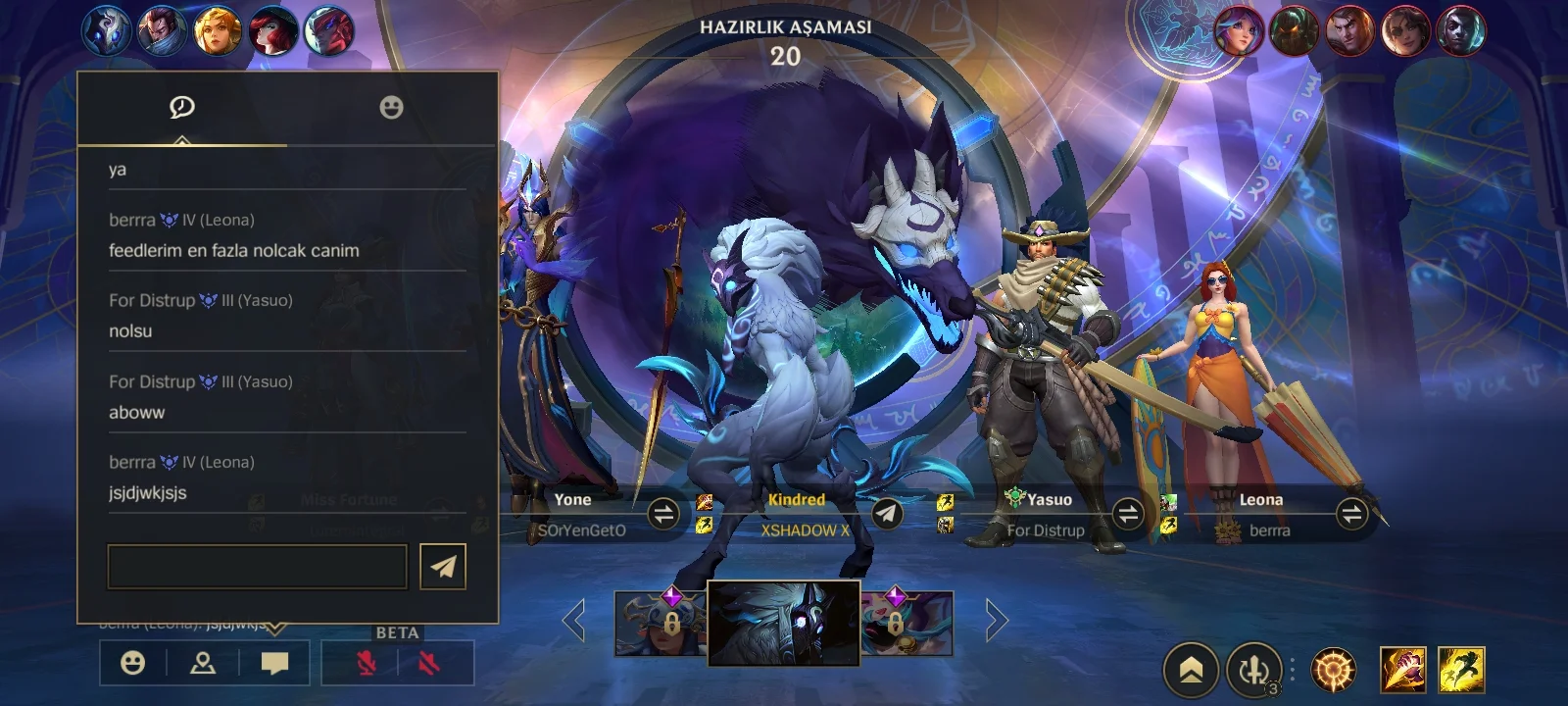Show next skin with right arrow
Viewport: 1568px width, 706px height.
coord(996,621)
